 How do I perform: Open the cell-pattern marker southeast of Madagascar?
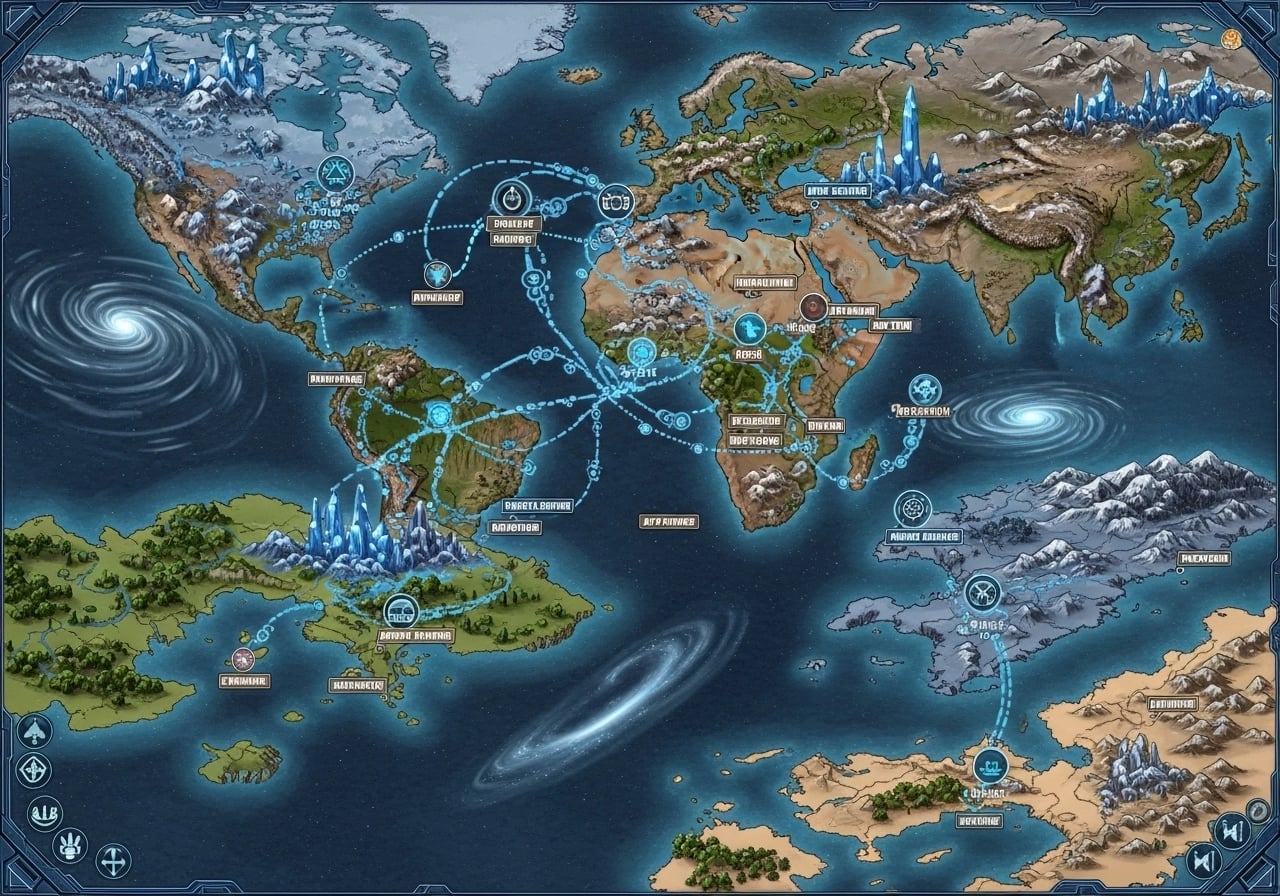click(x=913, y=509)
